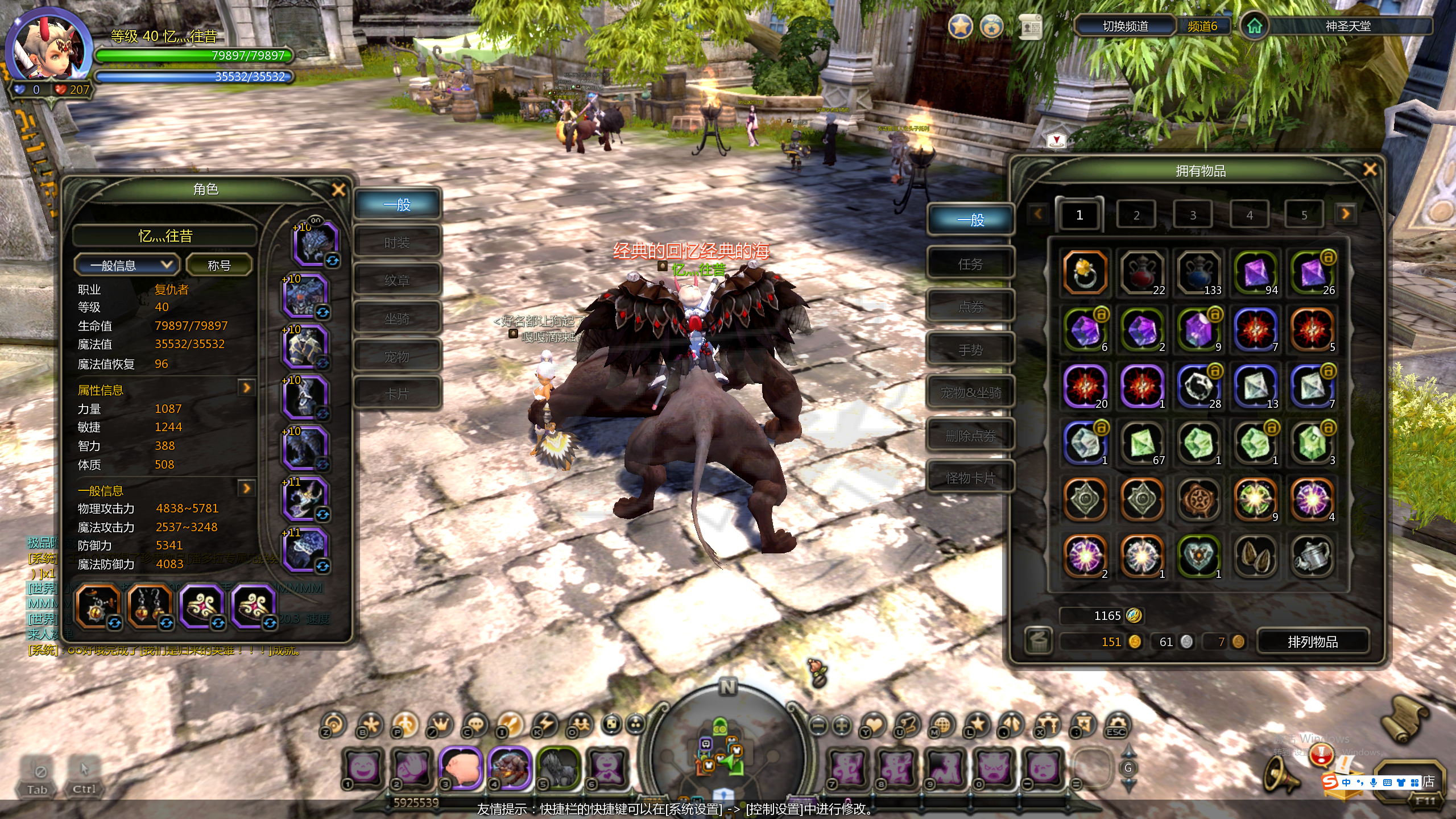This screenshot has height=819, width=1456.
Task: Open the 一般信息 dropdown
Action: [x=126, y=265]
